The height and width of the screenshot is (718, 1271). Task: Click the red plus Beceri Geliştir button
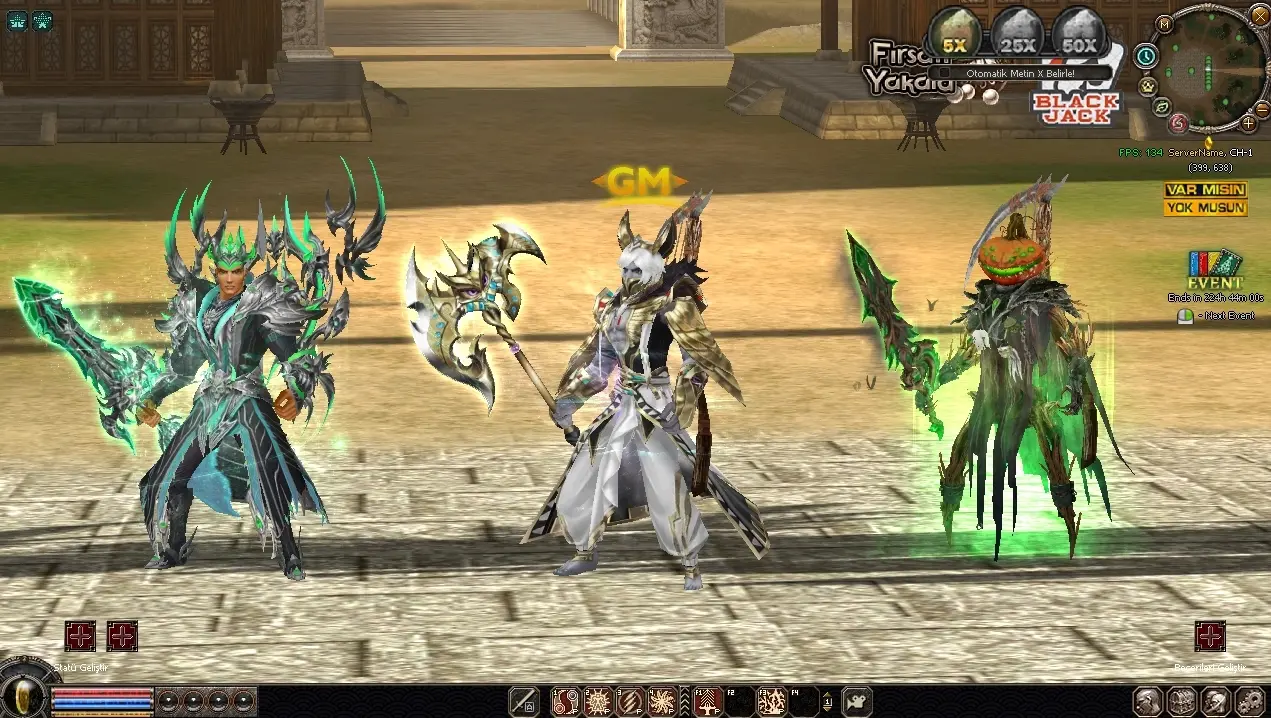(1210, 636)
